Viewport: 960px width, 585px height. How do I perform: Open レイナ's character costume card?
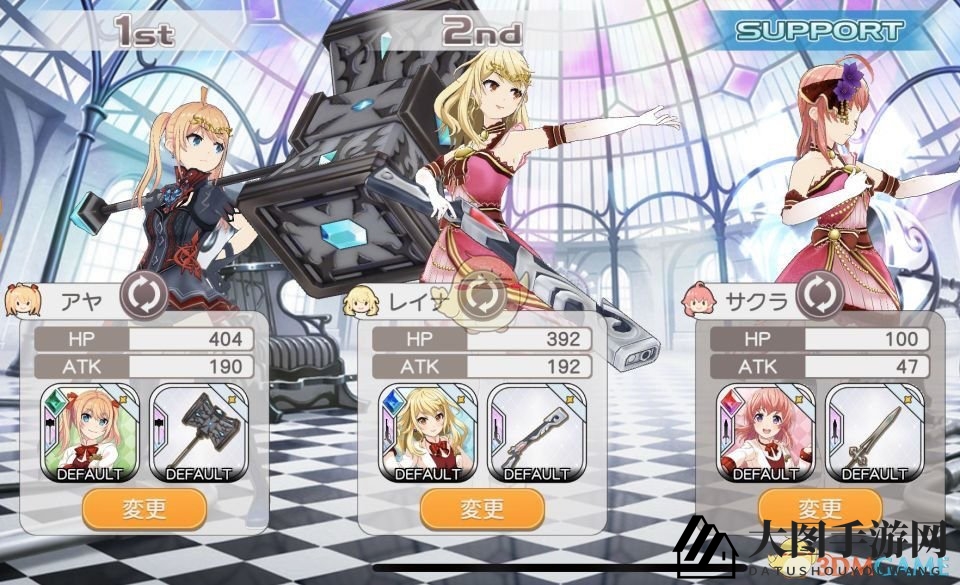427,432
